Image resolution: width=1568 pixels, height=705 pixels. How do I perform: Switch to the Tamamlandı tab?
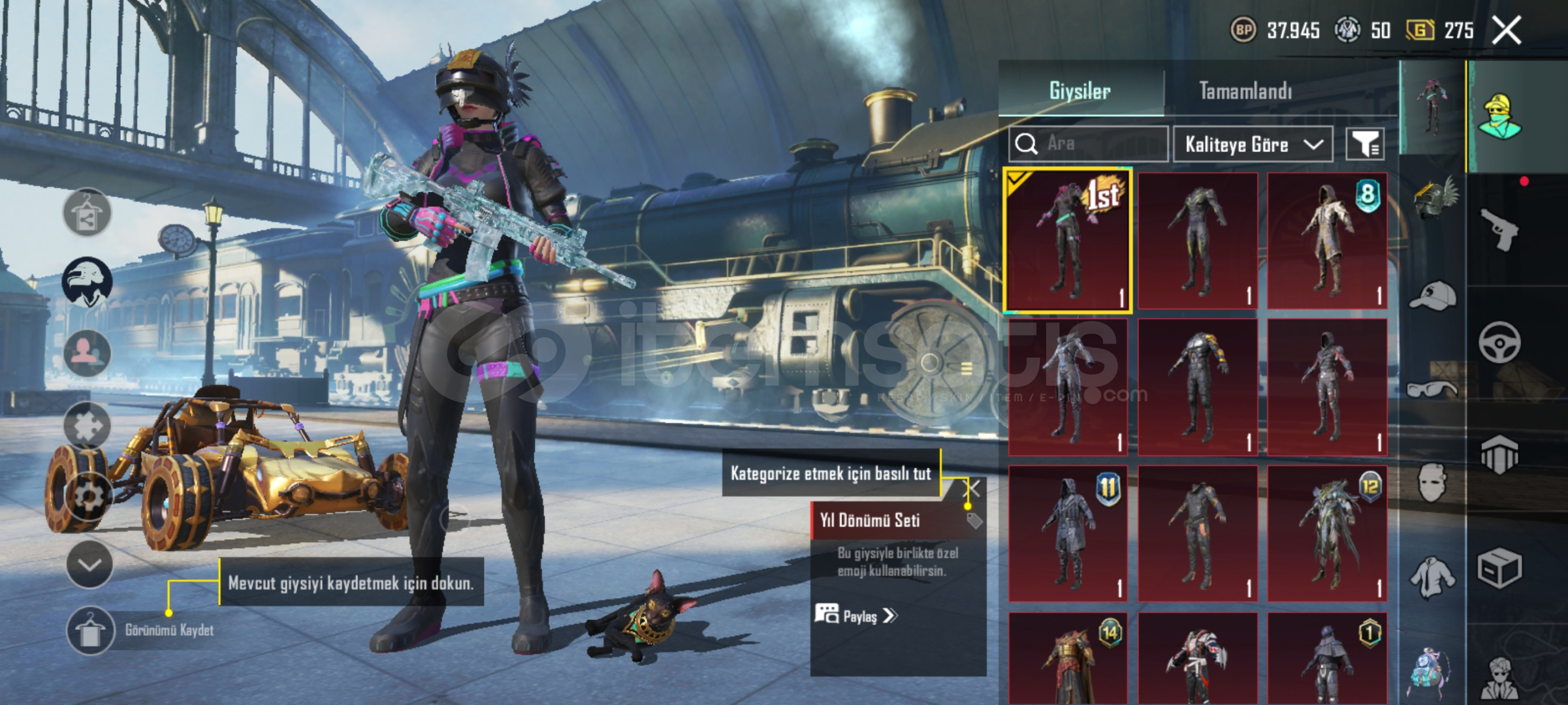click(x=1245, y=91)
